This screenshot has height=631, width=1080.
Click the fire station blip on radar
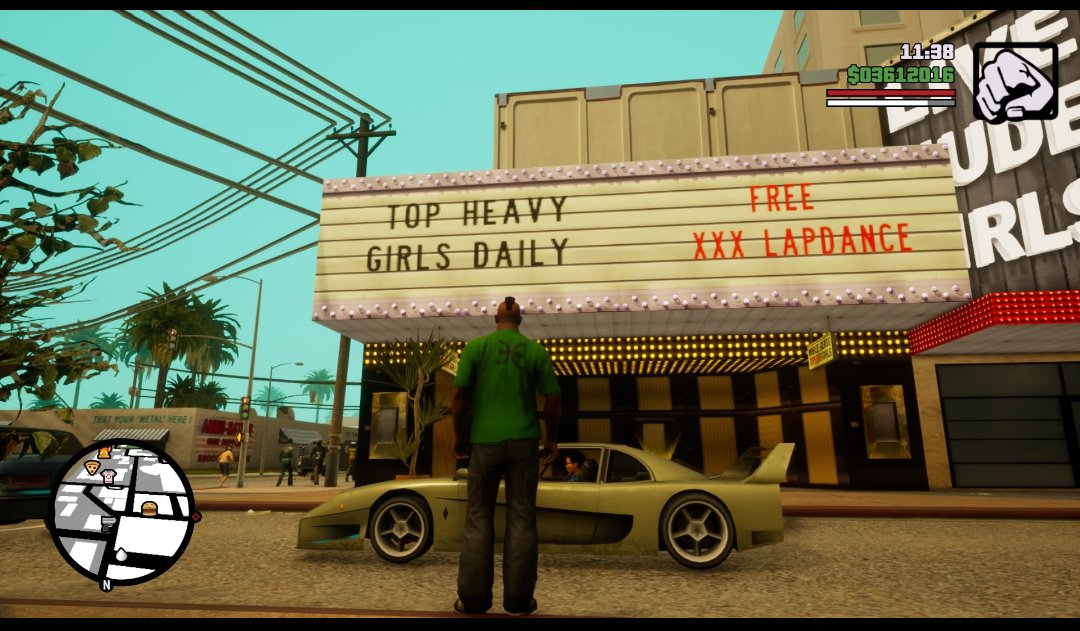click(x=104, y=453)
